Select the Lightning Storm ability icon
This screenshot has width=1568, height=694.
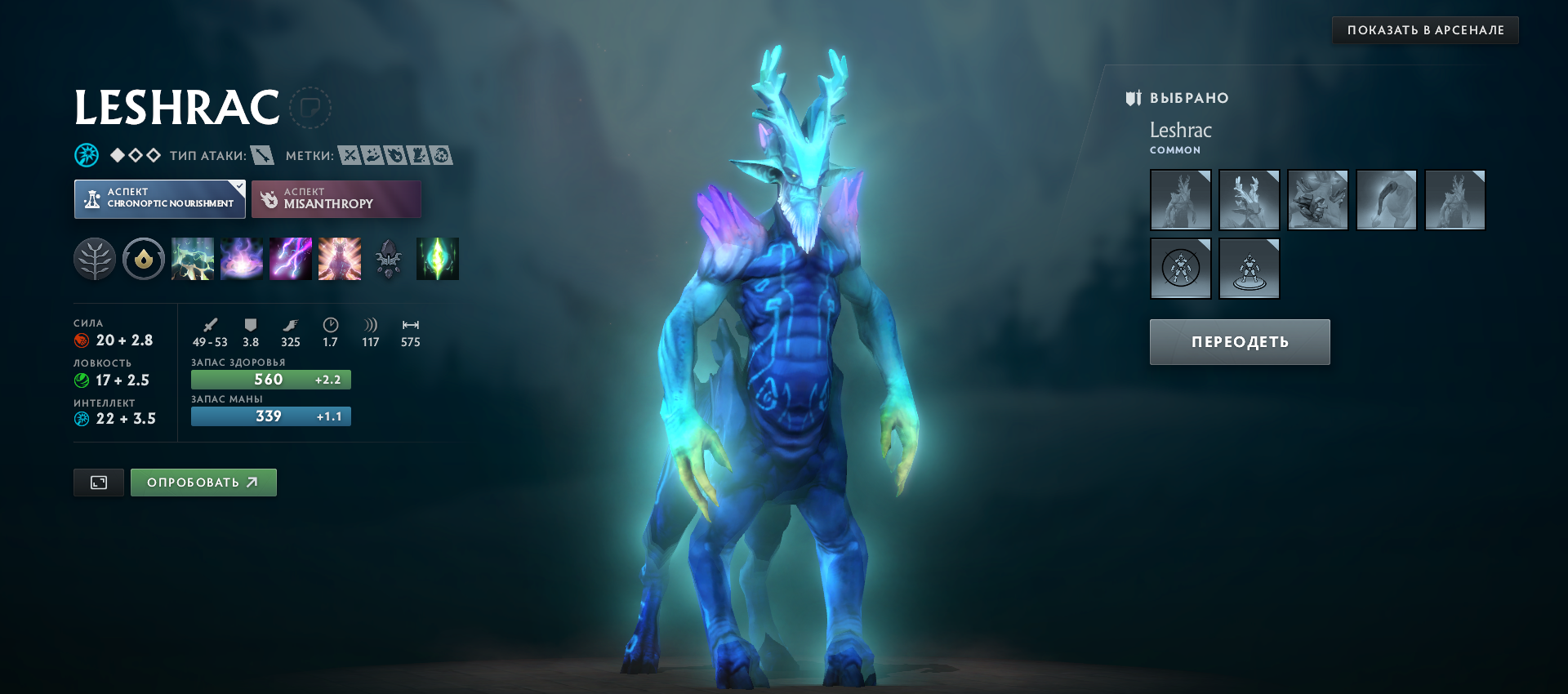[x=291, y=259]
